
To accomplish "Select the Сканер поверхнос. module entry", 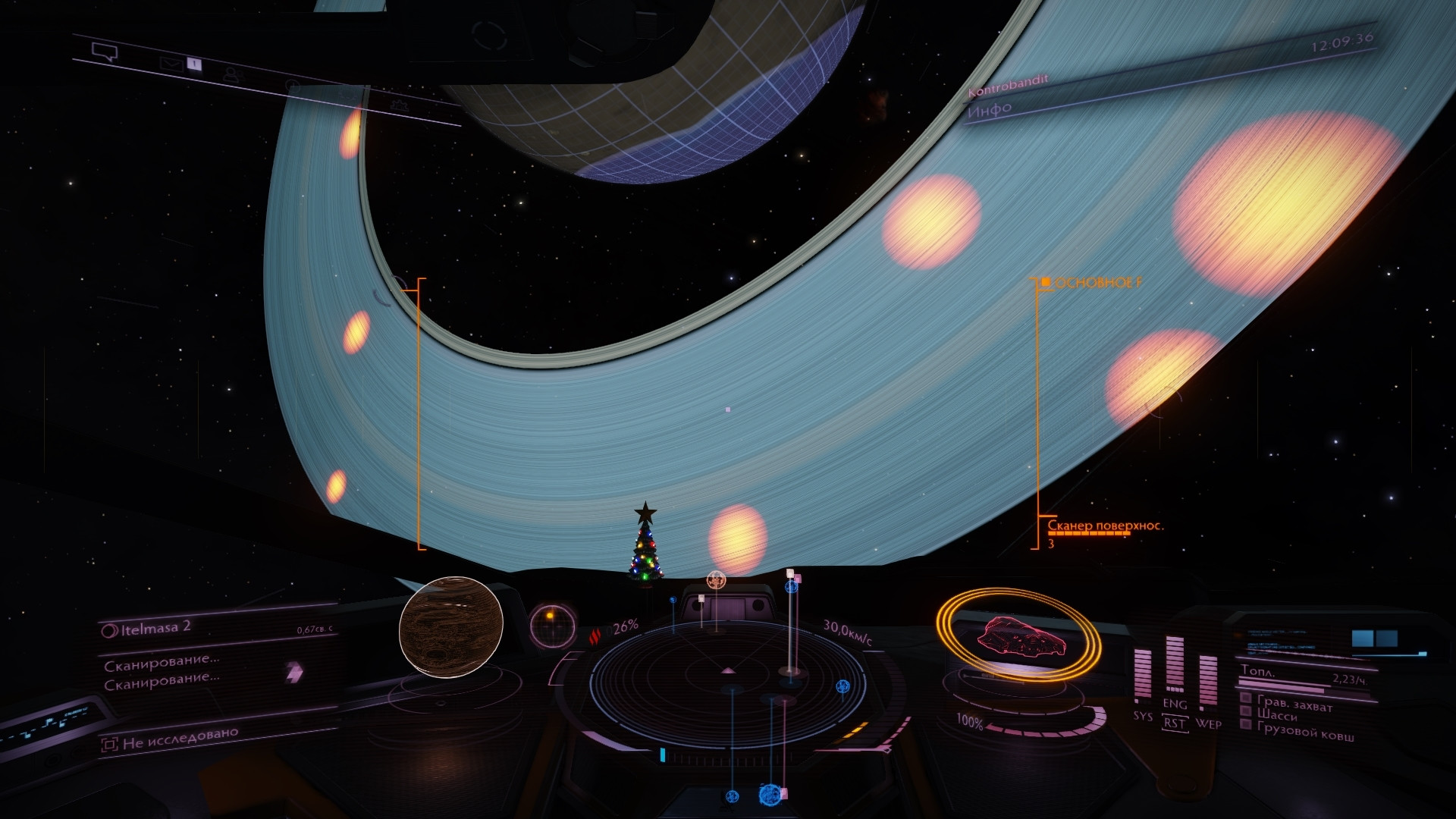I will [x=1104, y=526].
